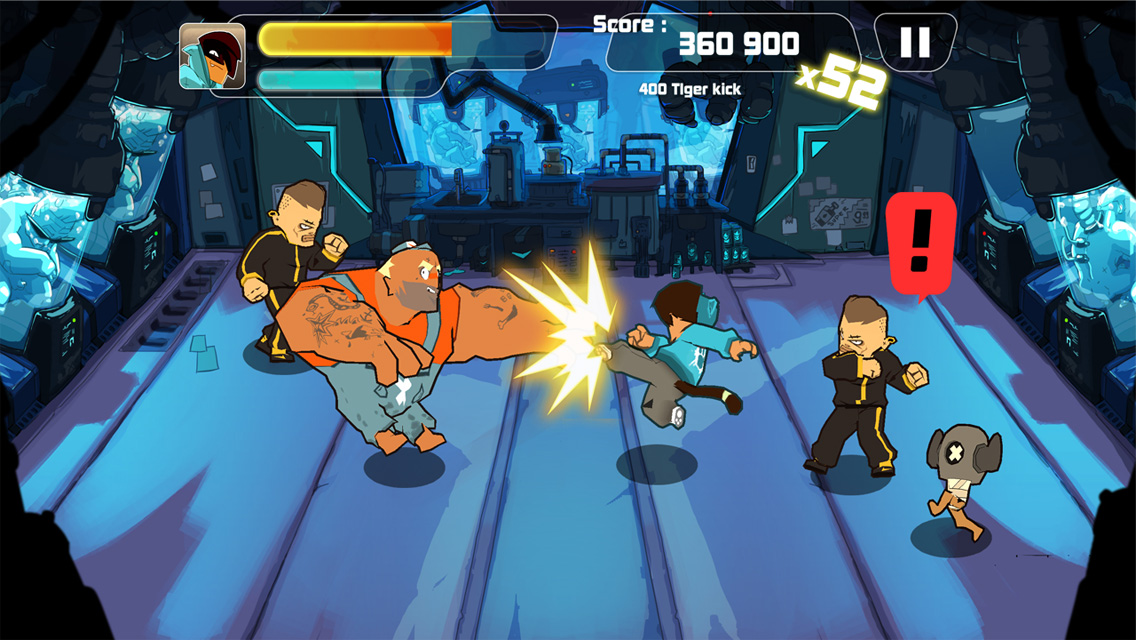This screenshot has width=1136, height=640.
Task: Tap the masked hero portrait
Action: tap(212, 56)
